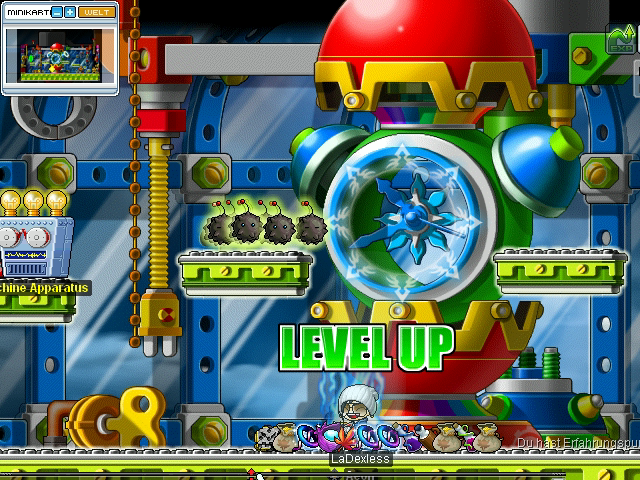Click the minimap's minus button
This screenshot has width=640, height=480.
point(56,12)
